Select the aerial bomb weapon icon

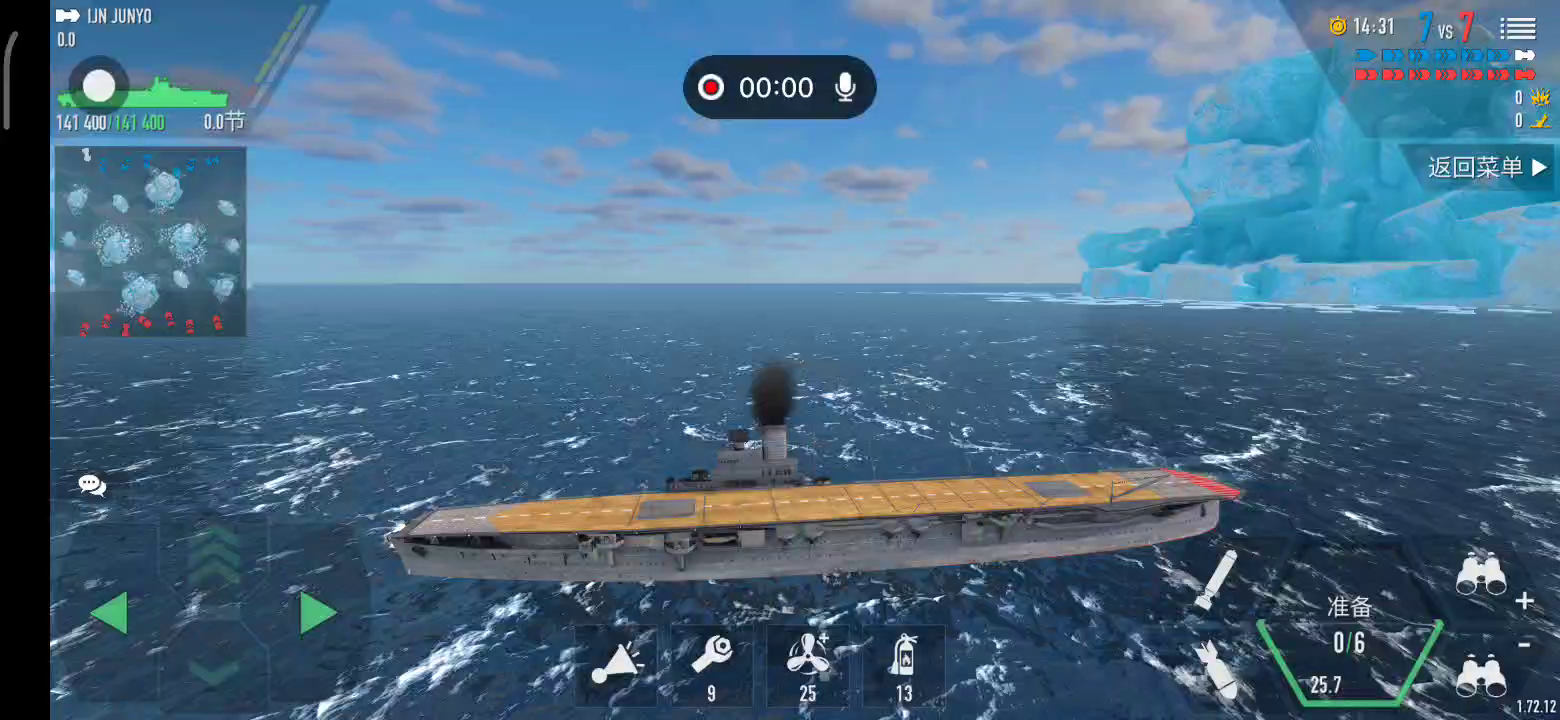click(1215, 669)
